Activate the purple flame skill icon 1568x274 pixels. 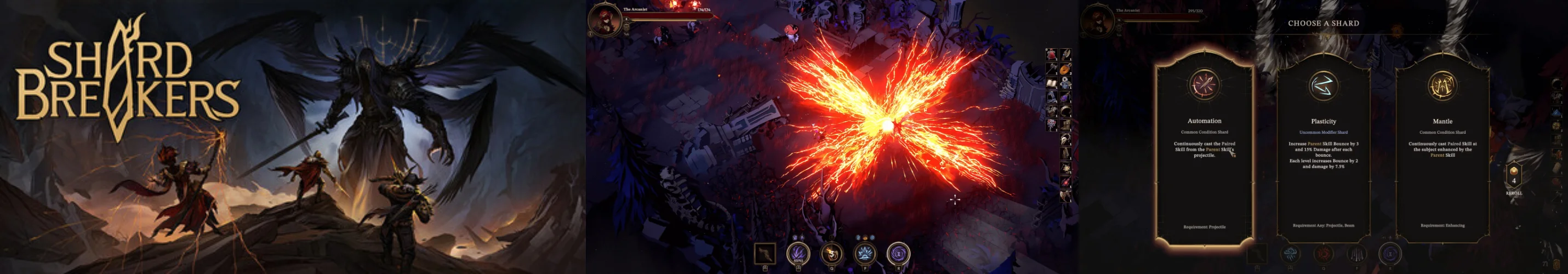[x=798, y=253]
